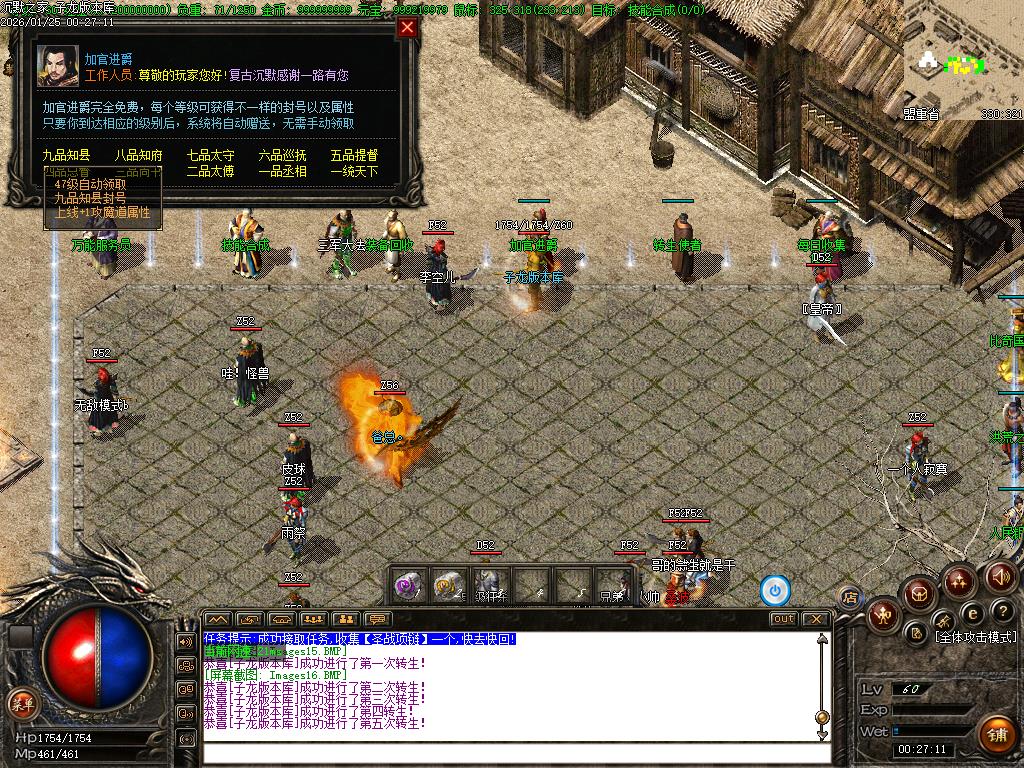Select the 九品知县 rank link

66,155
